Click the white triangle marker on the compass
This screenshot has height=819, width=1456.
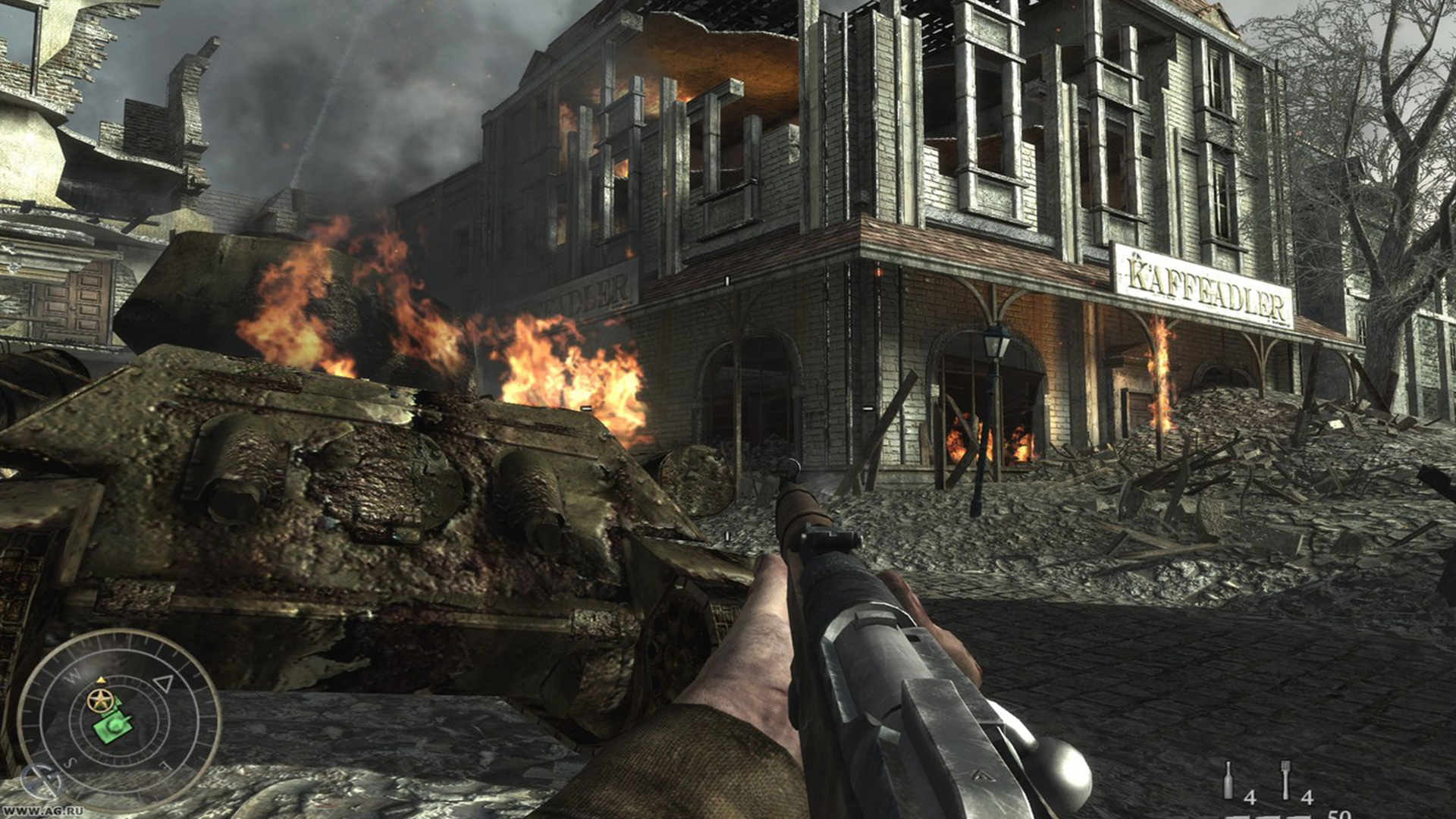pyautogui.click(x=165, y=683)
